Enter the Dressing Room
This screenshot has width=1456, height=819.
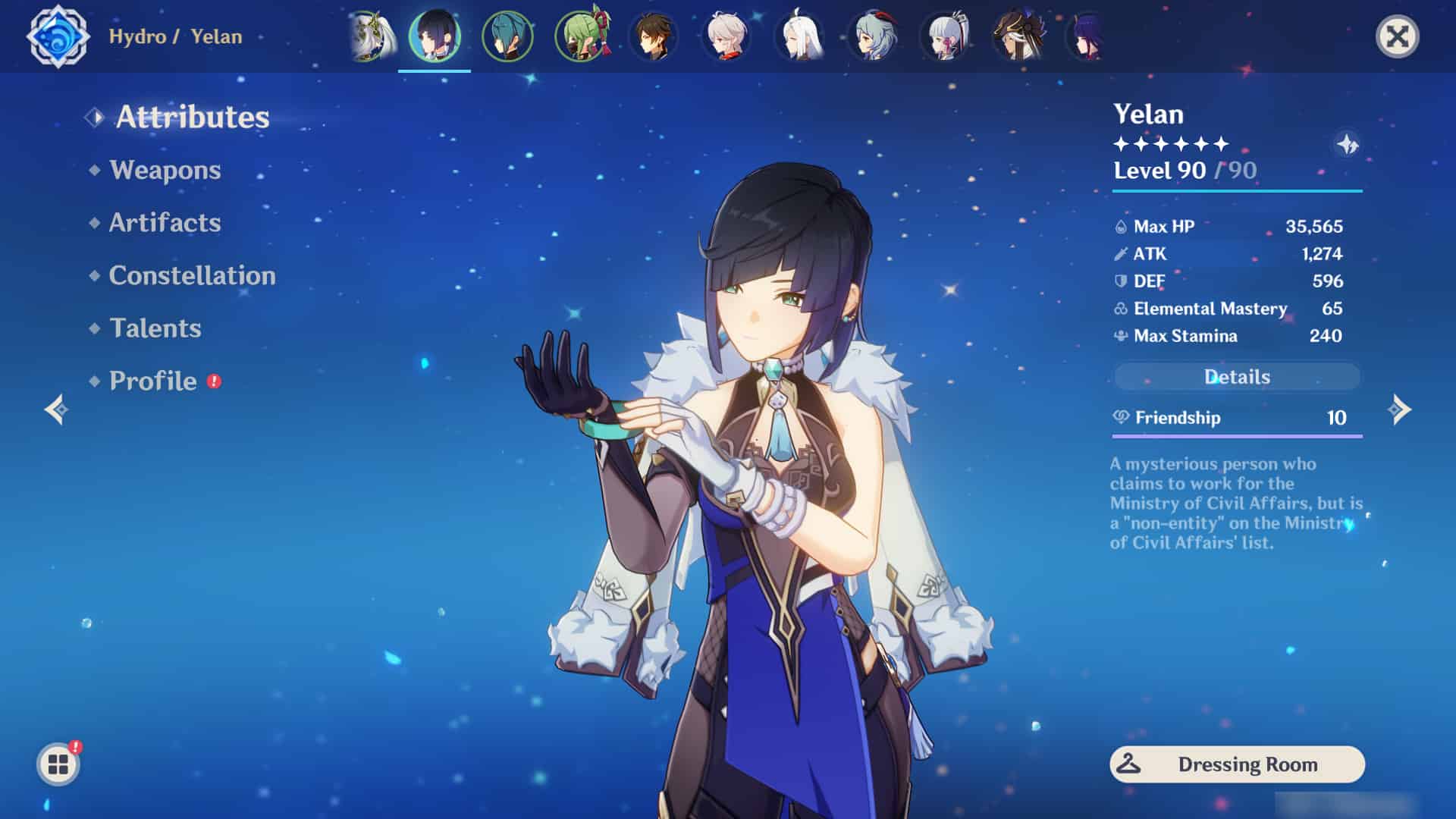click(1237, 764)
